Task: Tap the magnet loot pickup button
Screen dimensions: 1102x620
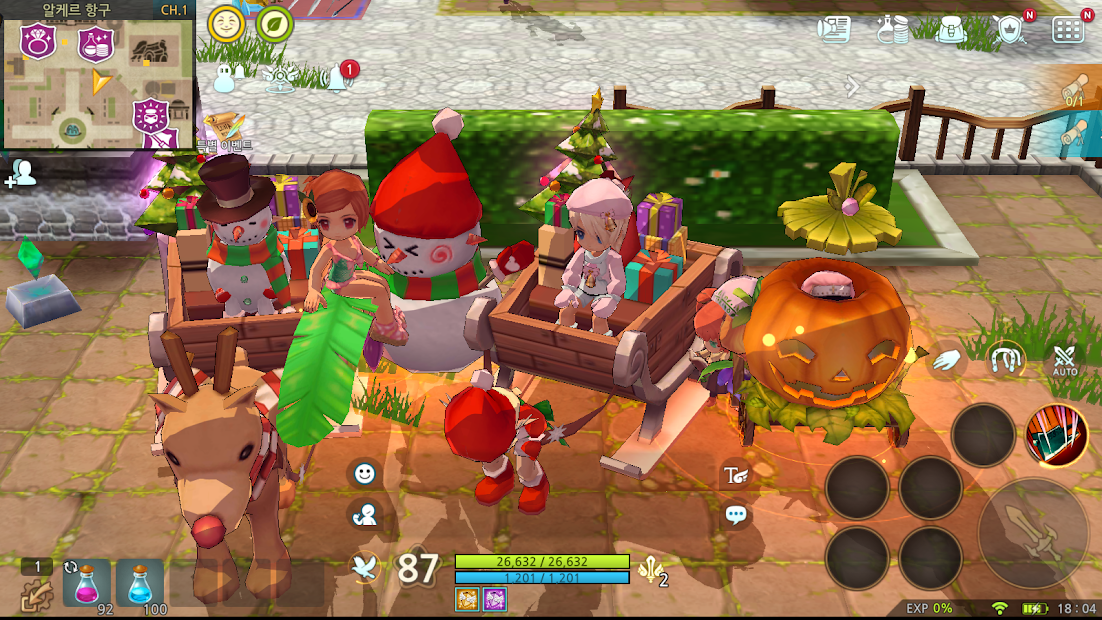Action: point(1004,360)
